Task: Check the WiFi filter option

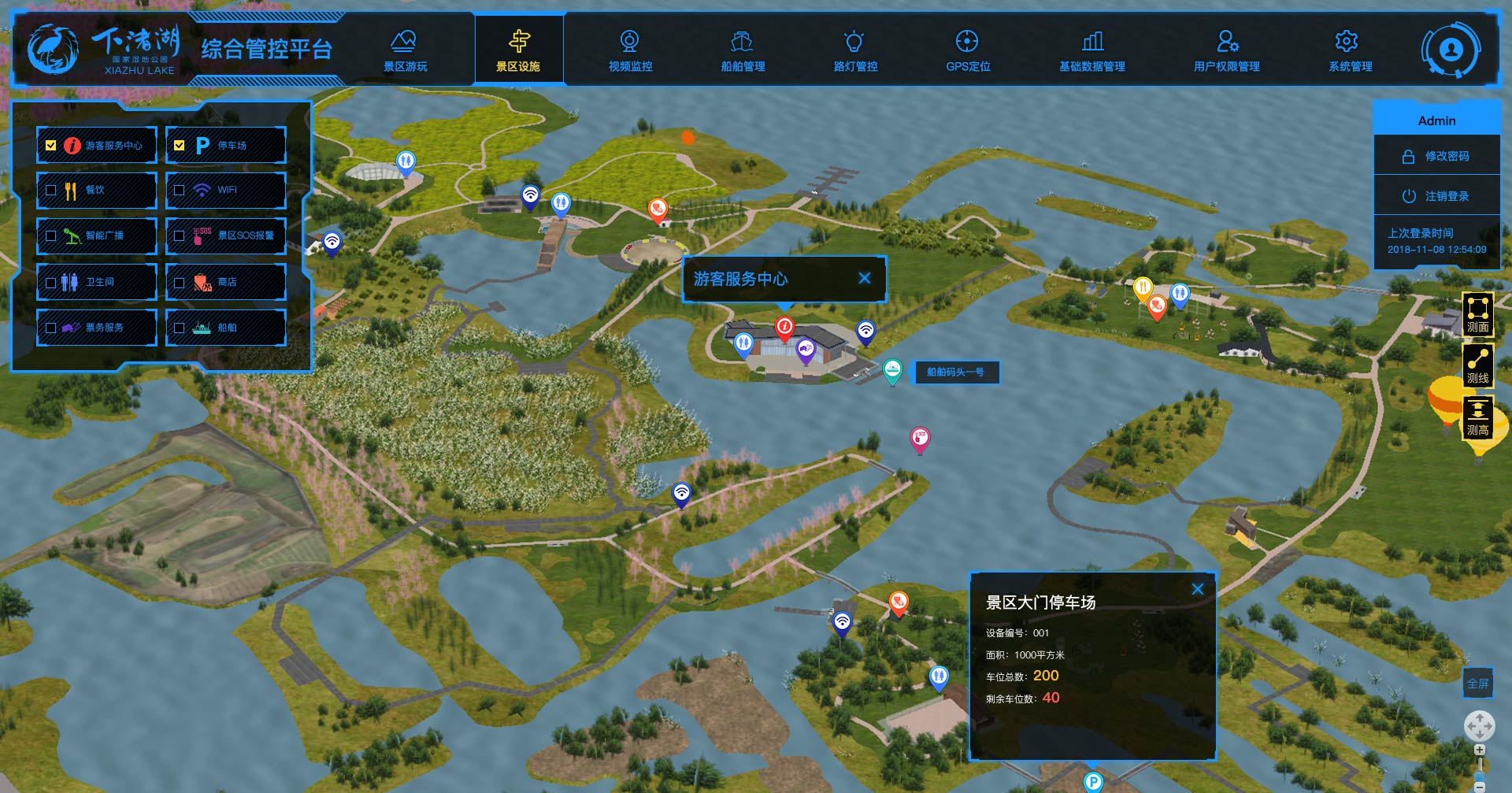Action: [180, 191]
